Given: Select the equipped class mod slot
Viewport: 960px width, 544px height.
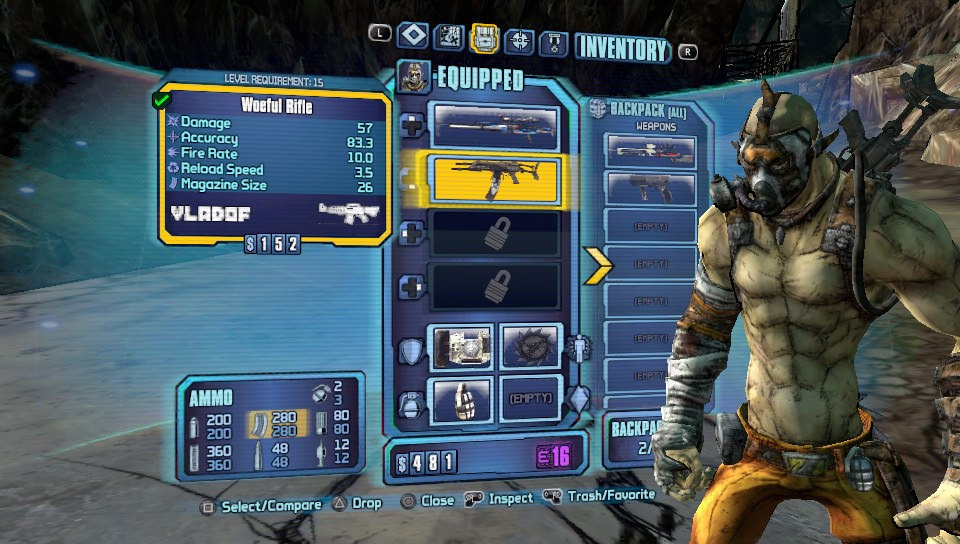Looking at the screenshot, I should (531, 344).
